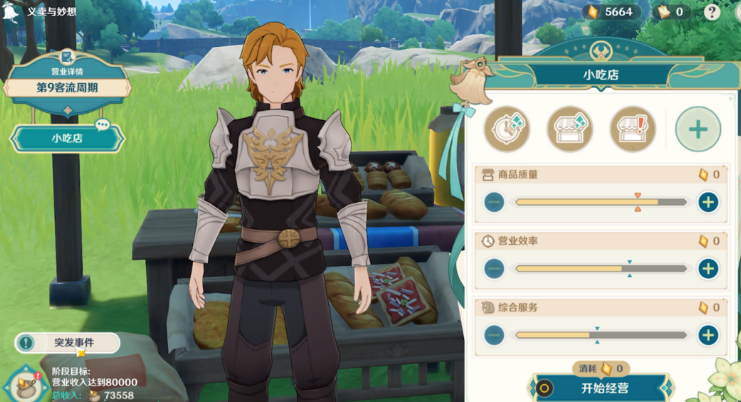Click on the 营业效率 slider track
The width and height of the screenshot is (741, 402).
point(600,268)
